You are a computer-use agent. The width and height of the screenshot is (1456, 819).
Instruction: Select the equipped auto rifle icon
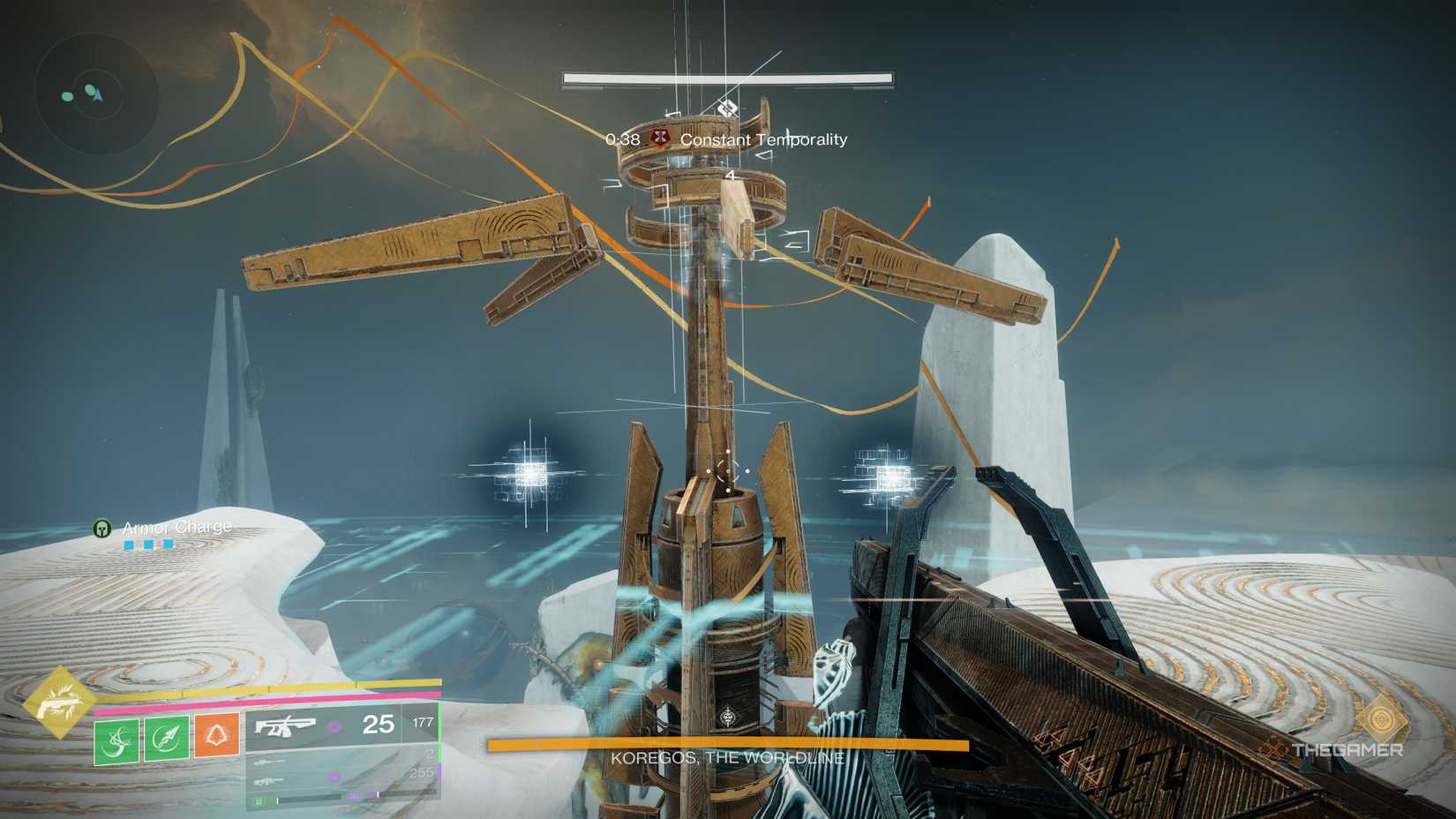[284, 725]
